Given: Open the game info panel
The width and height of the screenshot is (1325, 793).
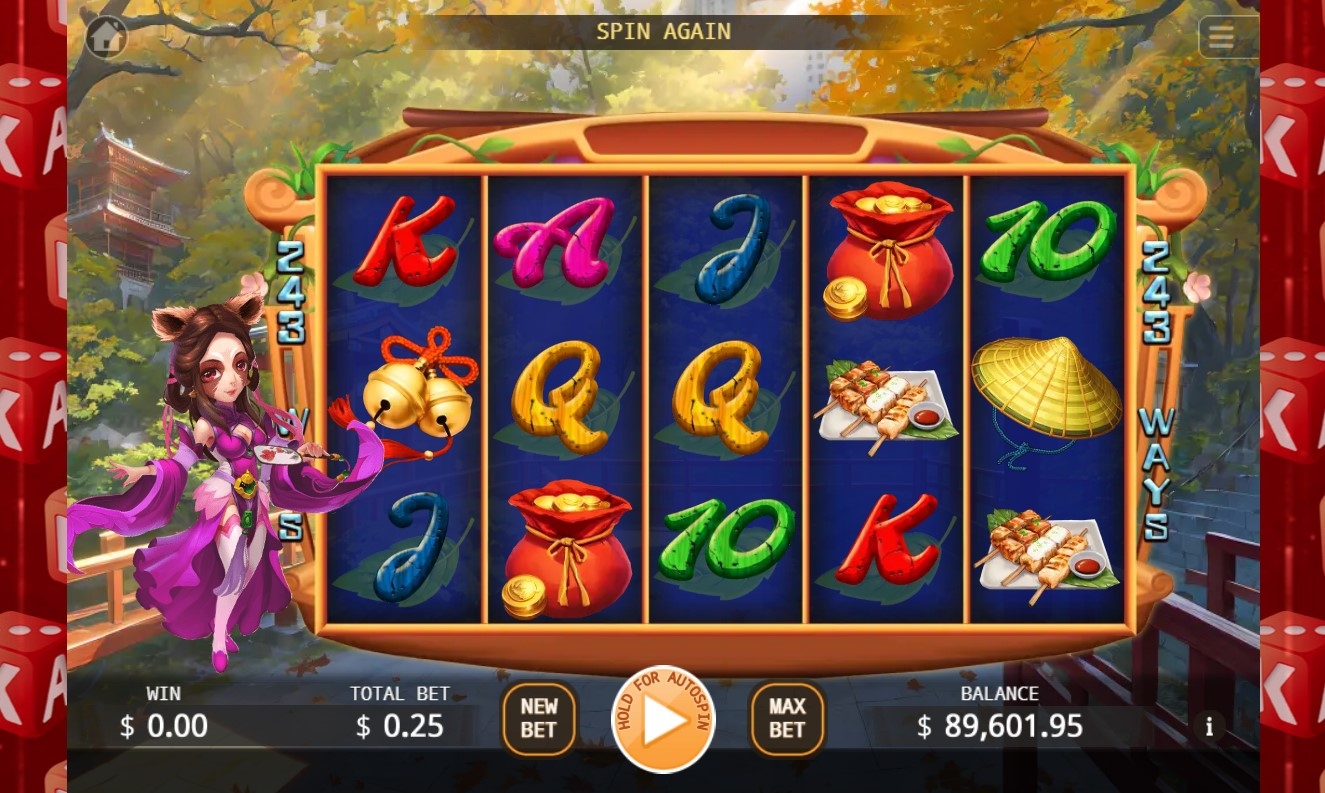Looking at the screenshot, I should (x=1209, y=727).
